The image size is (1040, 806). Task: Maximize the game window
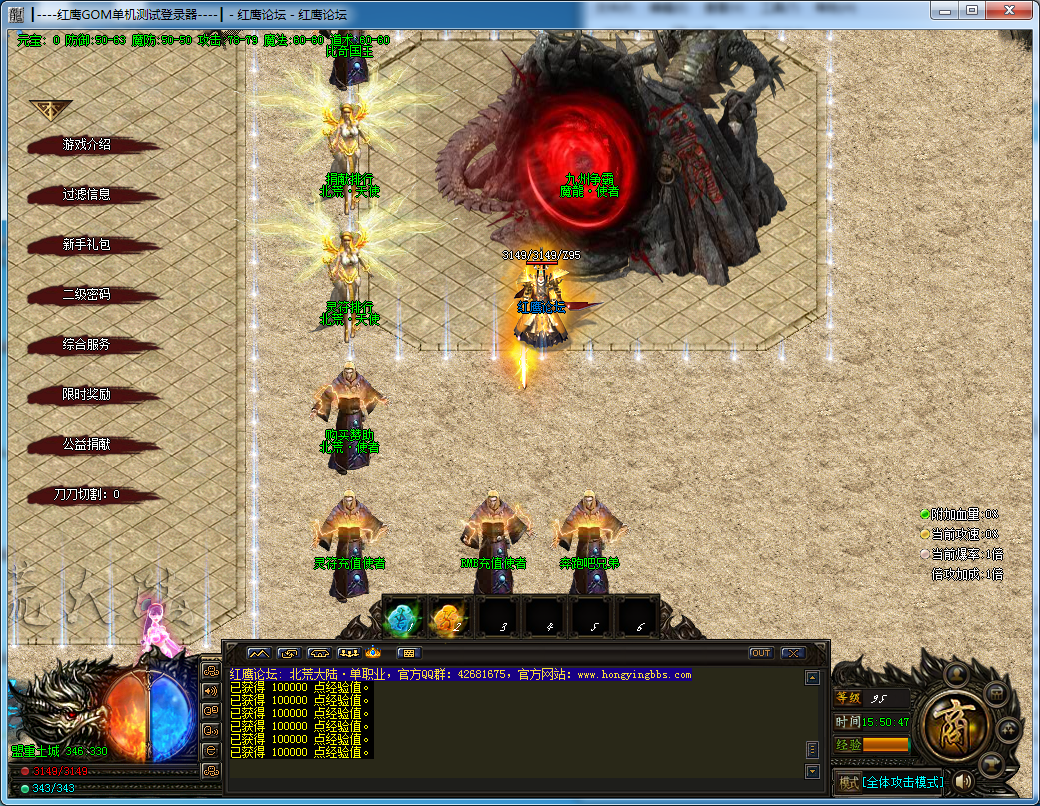(972, 10)
